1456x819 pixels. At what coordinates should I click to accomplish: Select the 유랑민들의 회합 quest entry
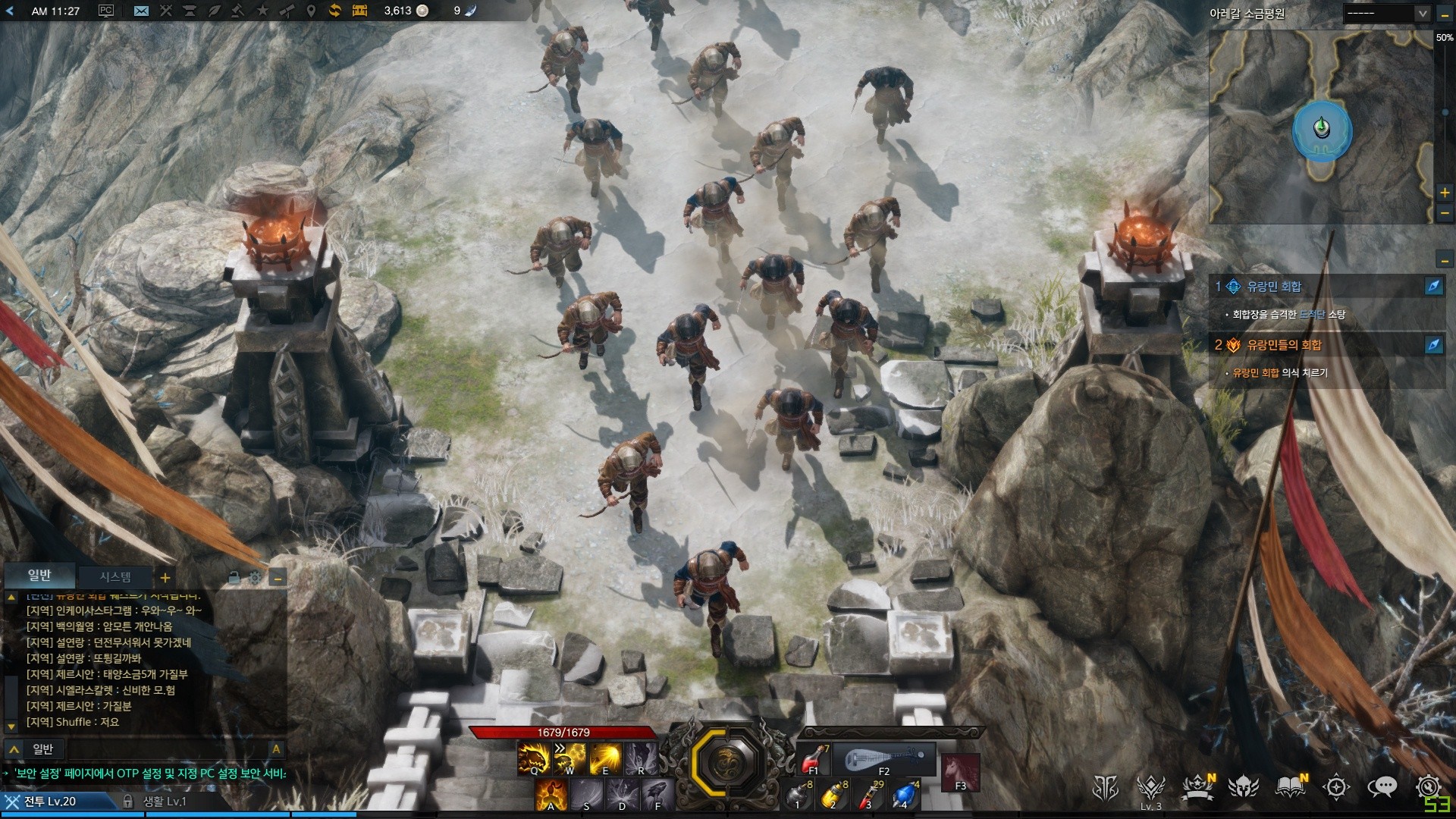[1284, 345]
